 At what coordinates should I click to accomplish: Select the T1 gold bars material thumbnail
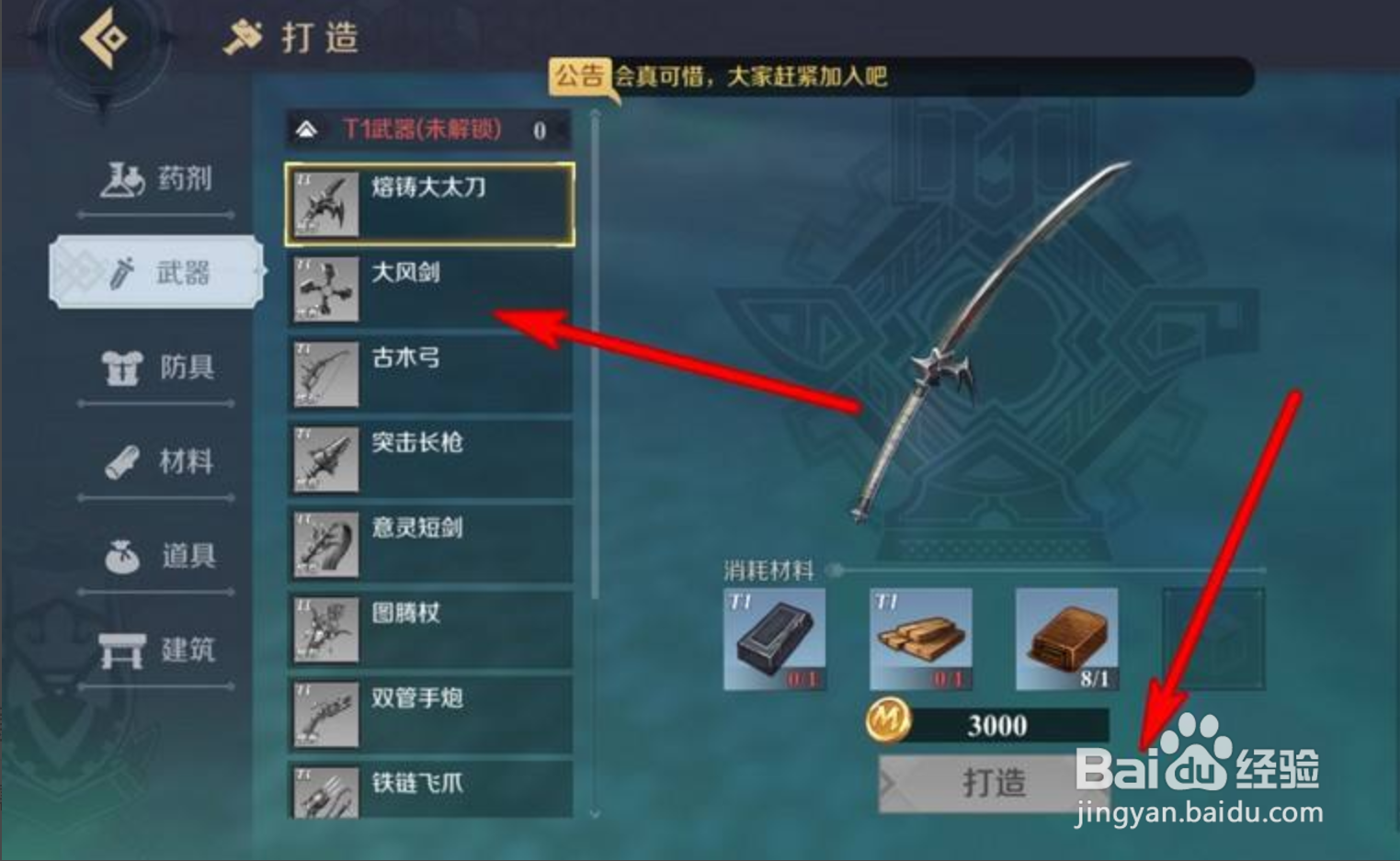(x=919, y=638)
